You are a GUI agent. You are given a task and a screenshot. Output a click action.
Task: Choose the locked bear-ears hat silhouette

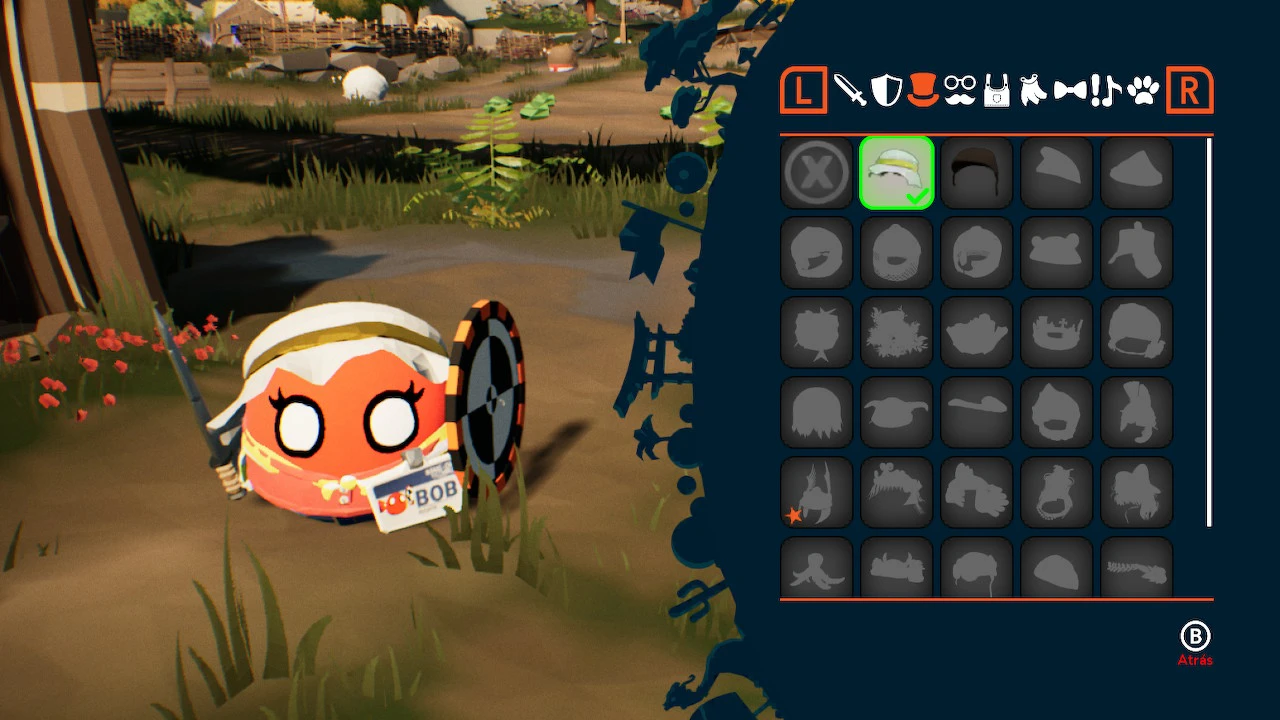[x=1057, y=253]
